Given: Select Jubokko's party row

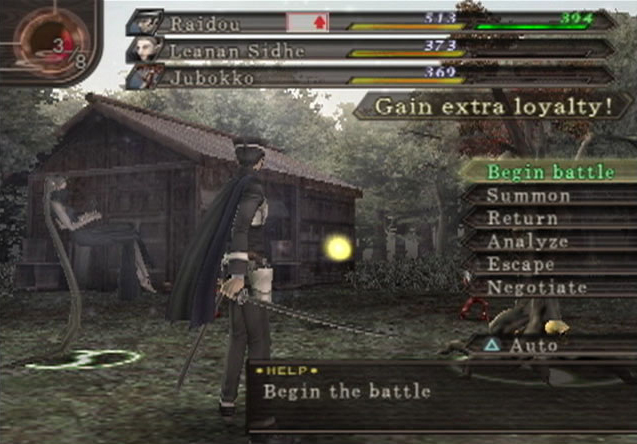Looking at the screenshot, I should click(x=370, y=72).
